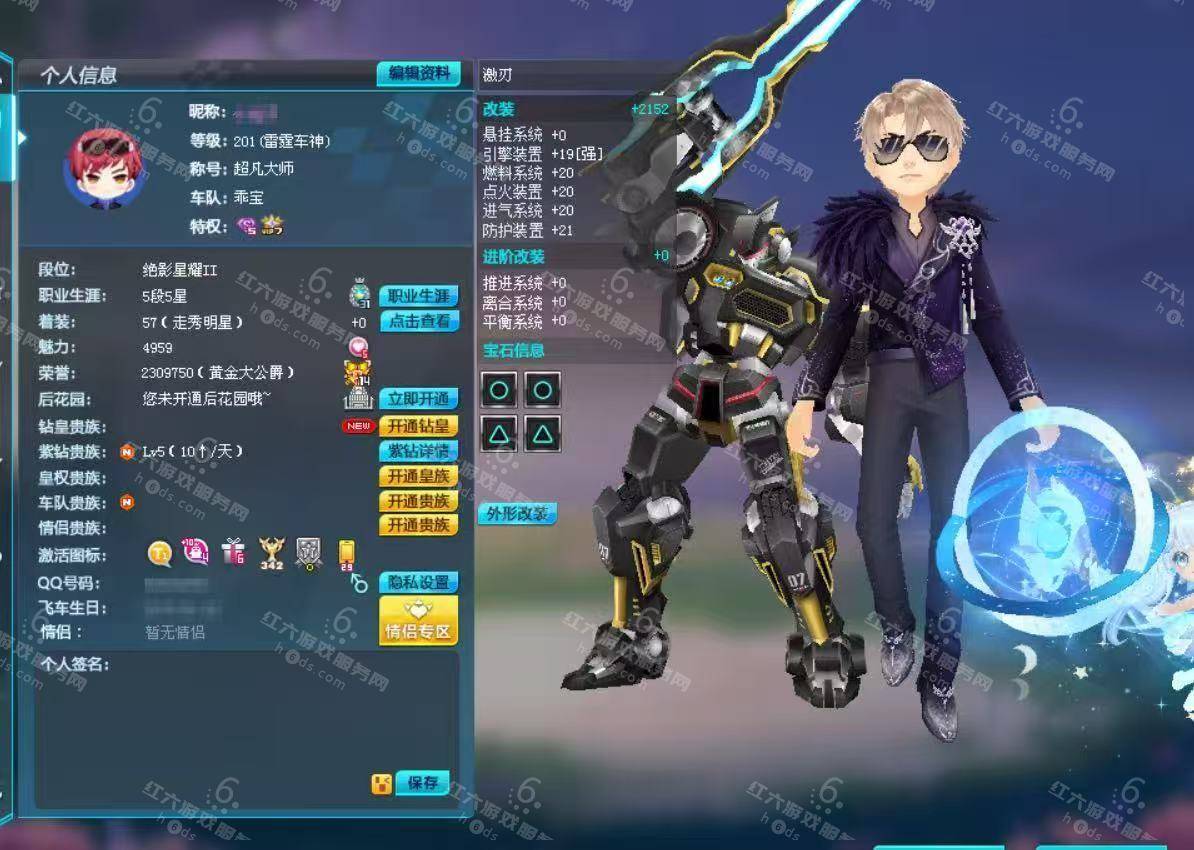Open the 外形改装 appearance modification
The width and height of the screenshot is (1194, 850).
tap(516, 514)
